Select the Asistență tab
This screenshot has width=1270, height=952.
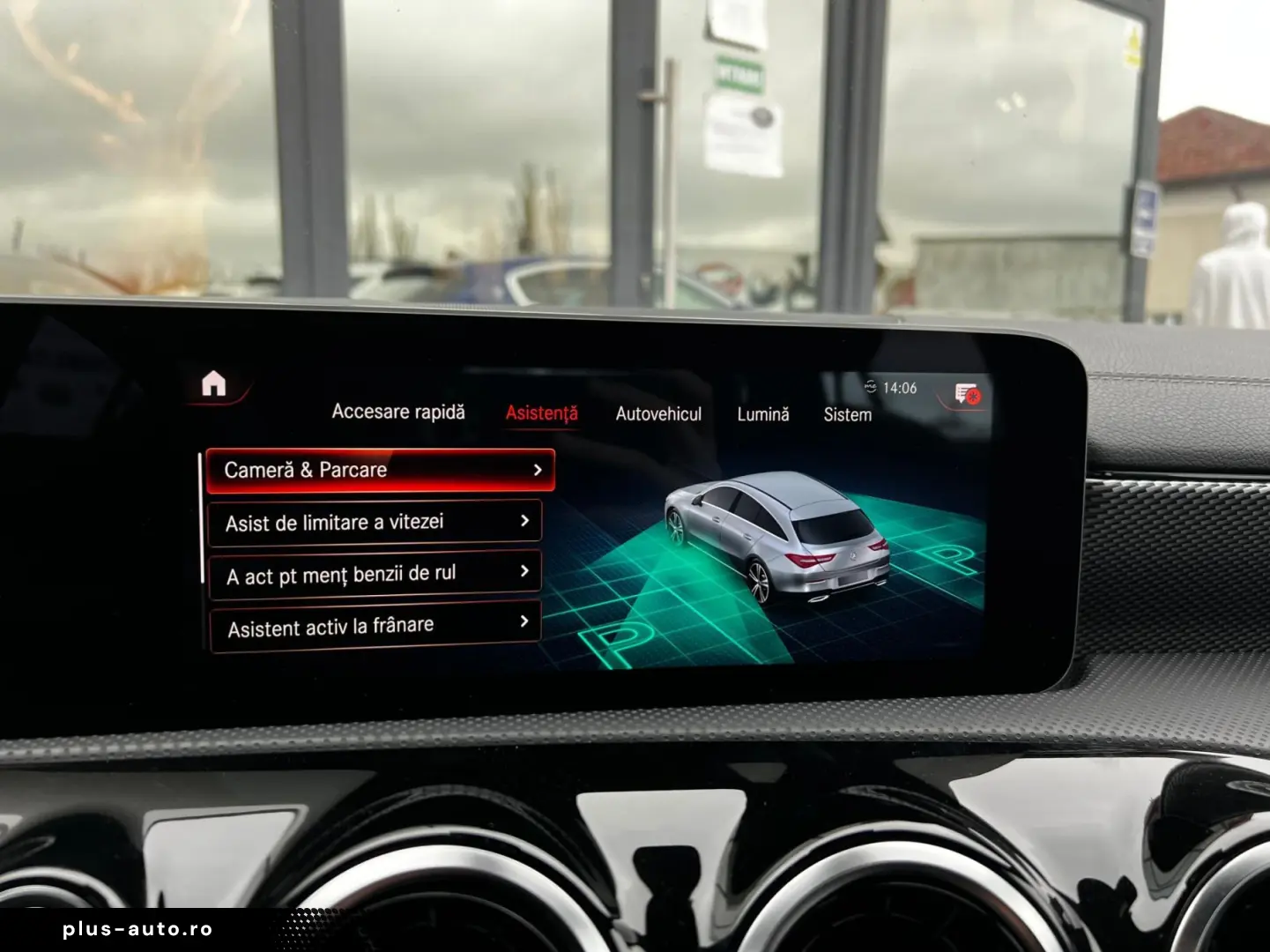click(x=542, y=412)
